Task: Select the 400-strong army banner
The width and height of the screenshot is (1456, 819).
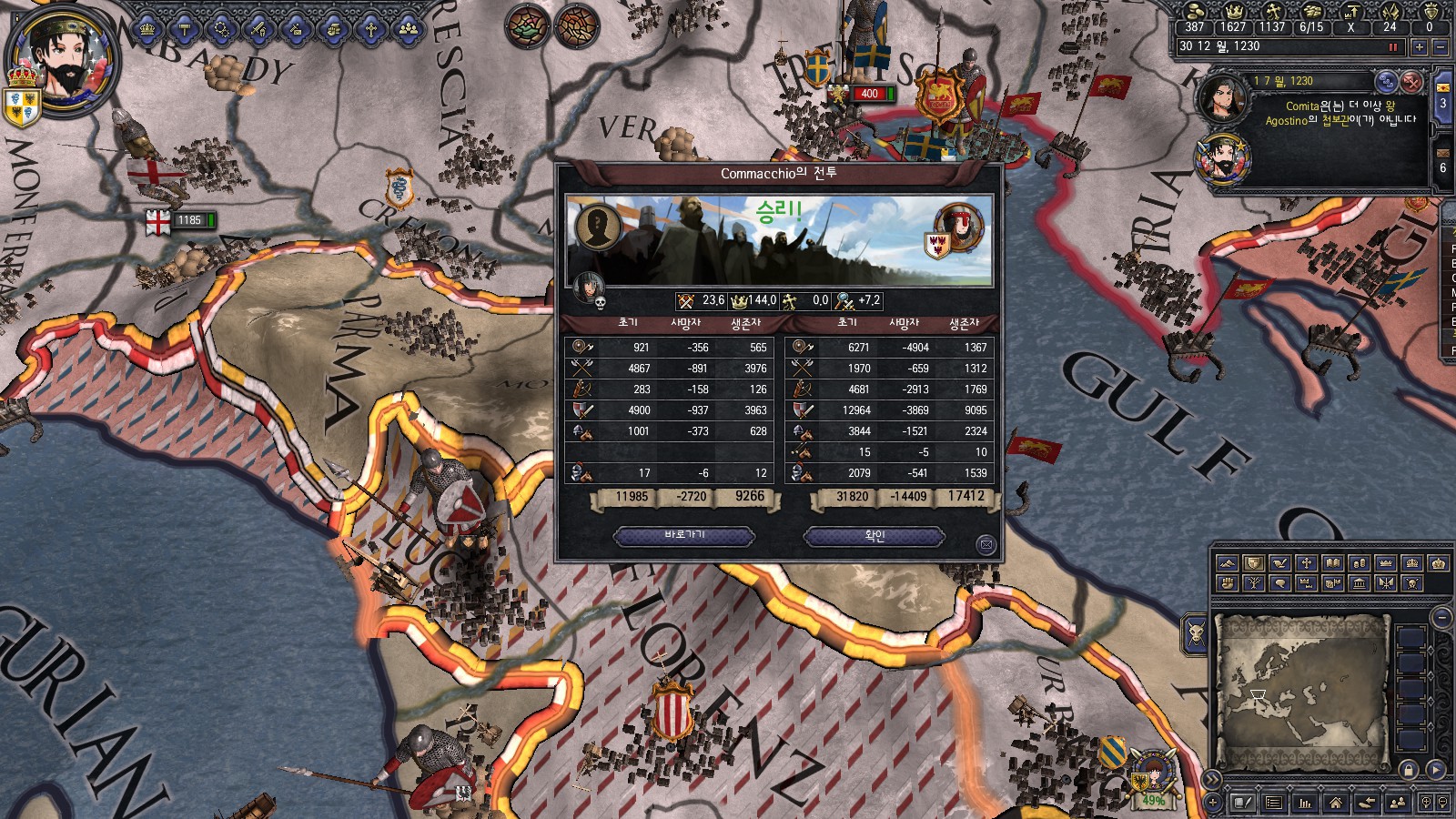Action: (869, 94)
